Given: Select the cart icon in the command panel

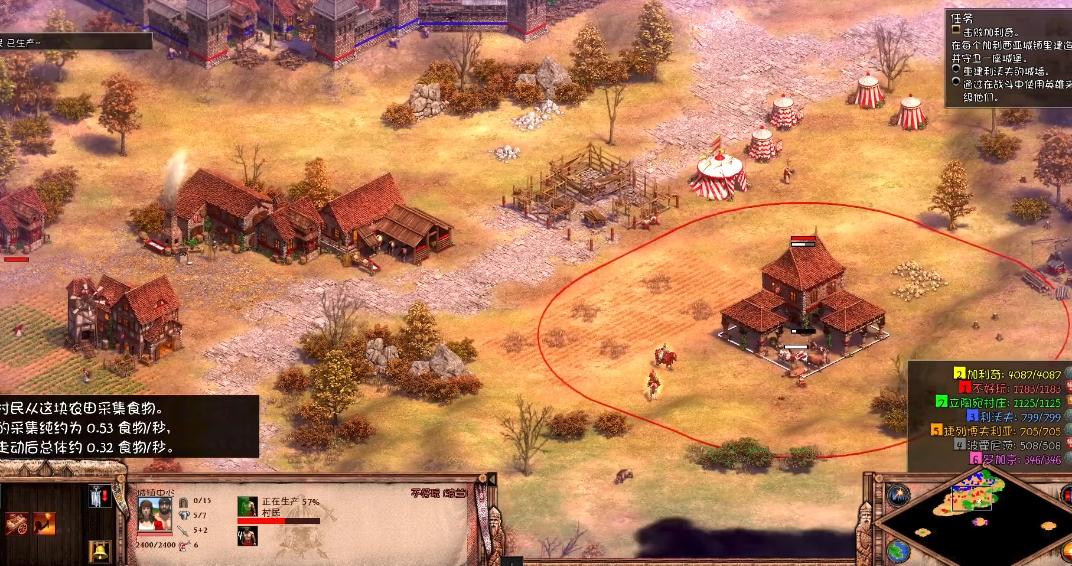Looking at the screenshot, I should 17,523.
